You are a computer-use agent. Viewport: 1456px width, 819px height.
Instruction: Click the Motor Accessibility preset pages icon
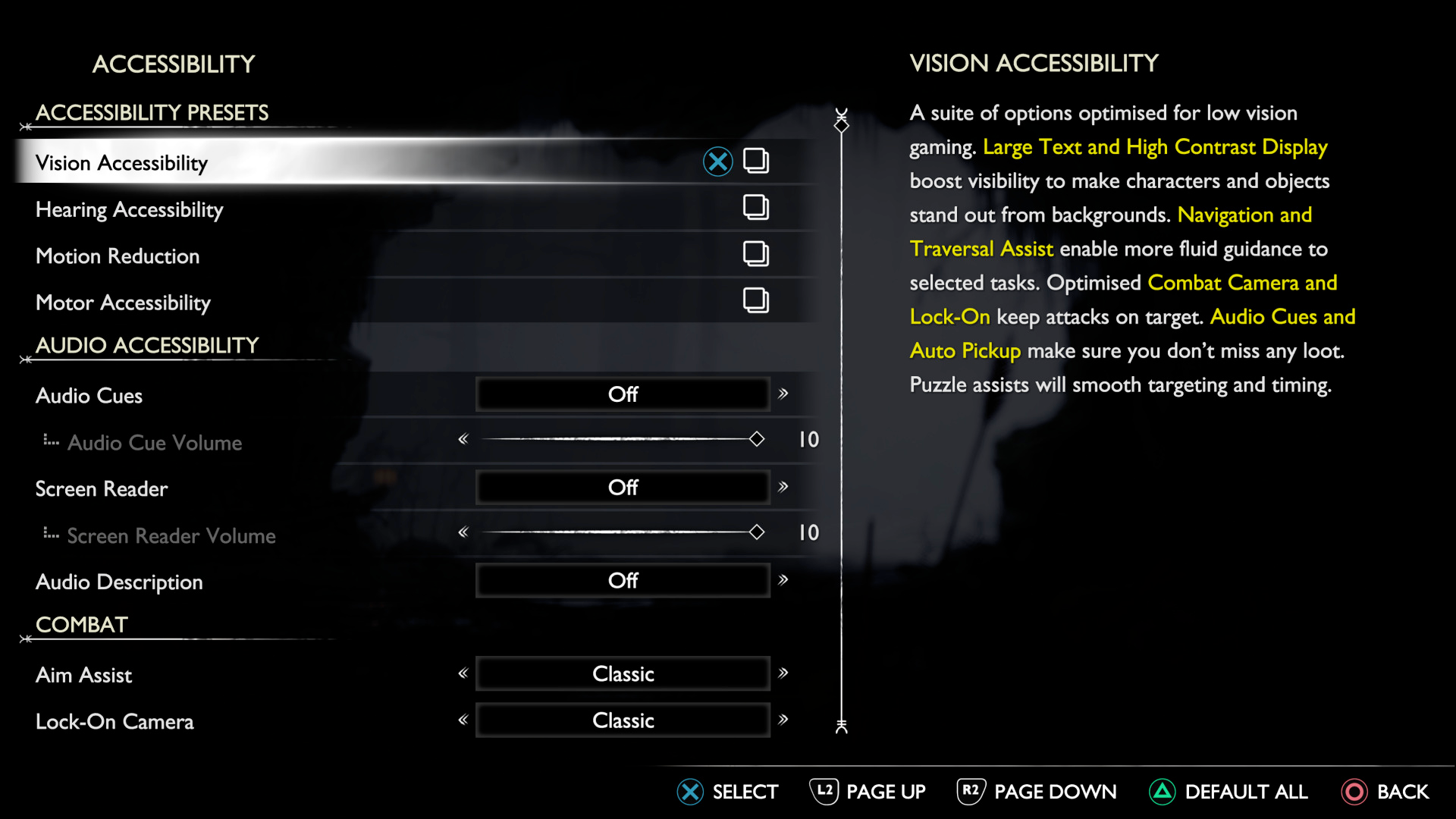pos(757,300)
